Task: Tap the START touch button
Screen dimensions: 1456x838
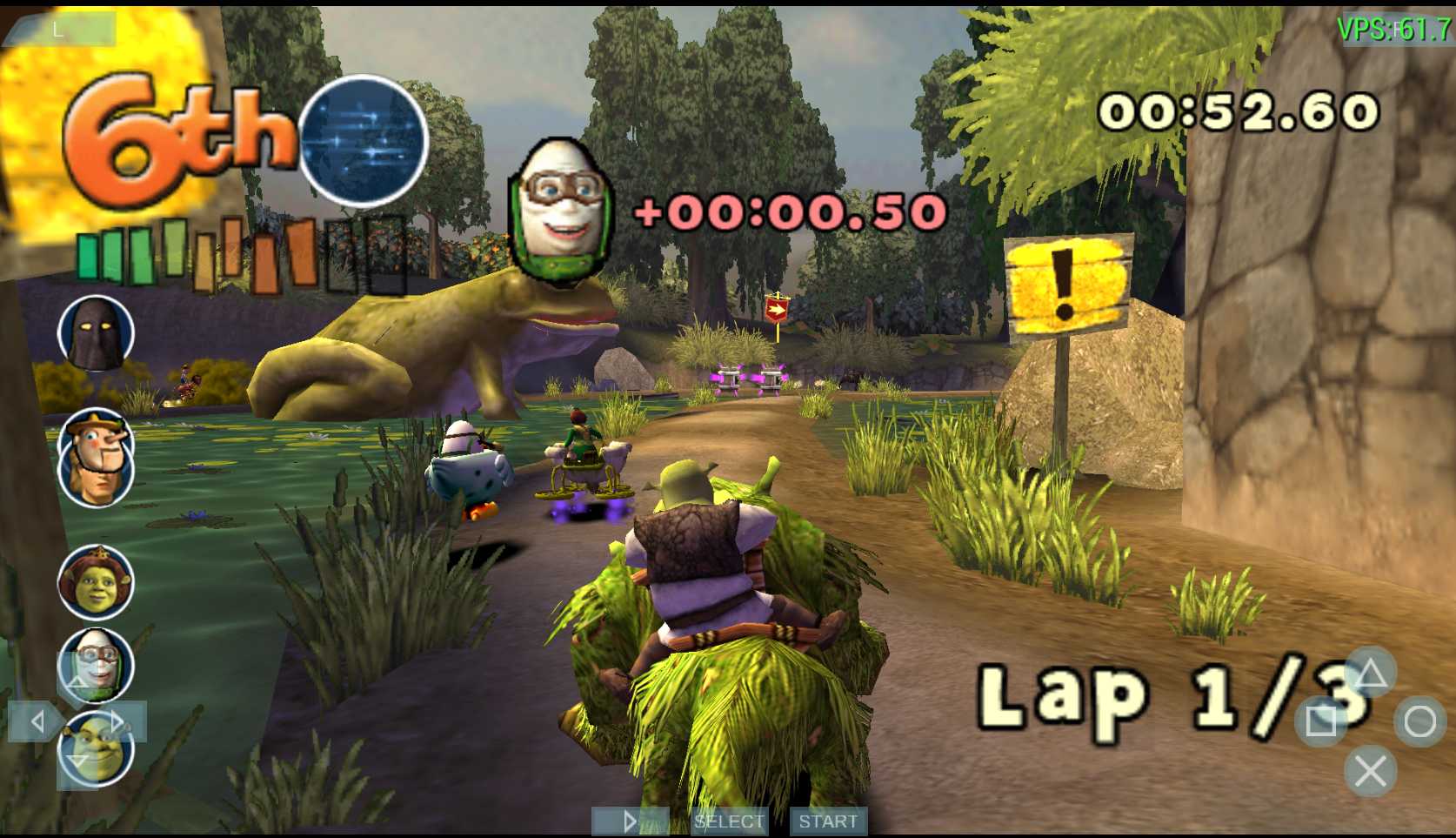Action: (x=827, y=821)
